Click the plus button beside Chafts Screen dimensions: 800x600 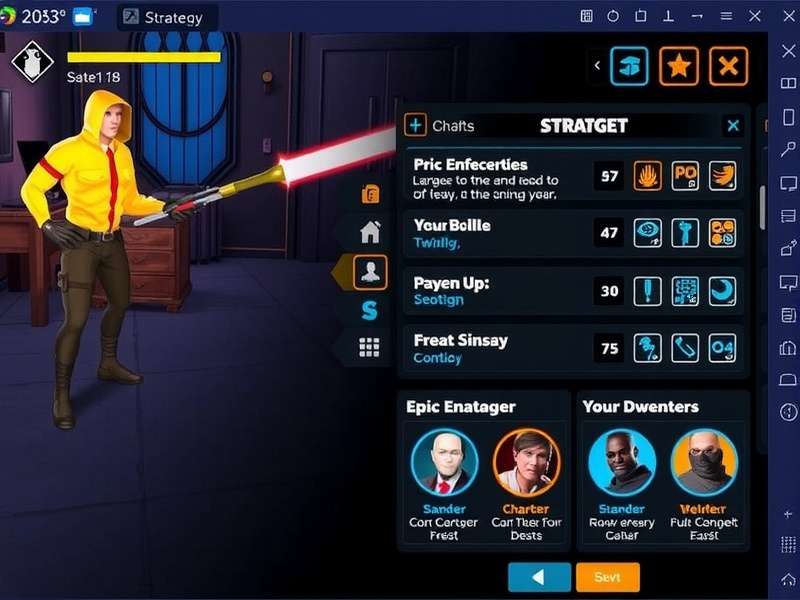pyautogui.click(x=415, y=125)
